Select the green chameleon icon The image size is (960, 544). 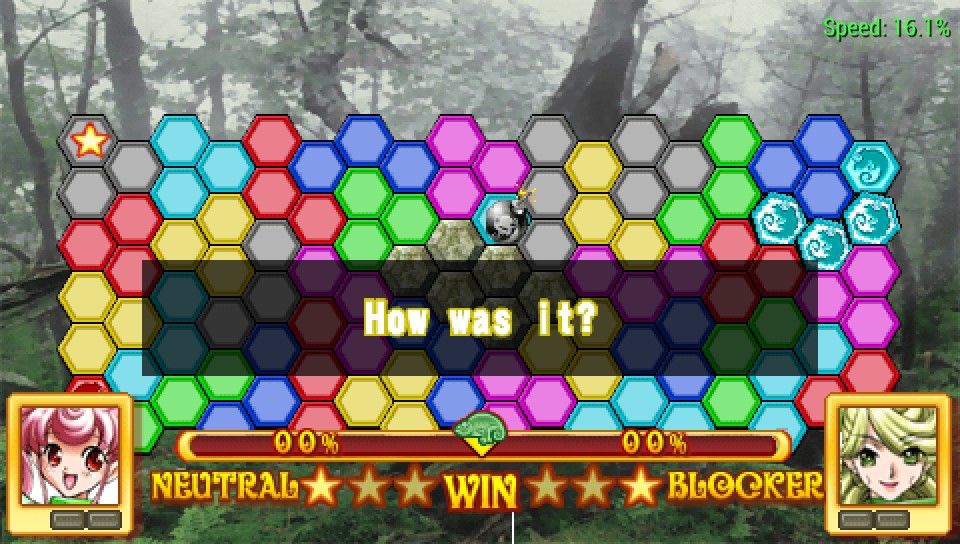[481, 428]
